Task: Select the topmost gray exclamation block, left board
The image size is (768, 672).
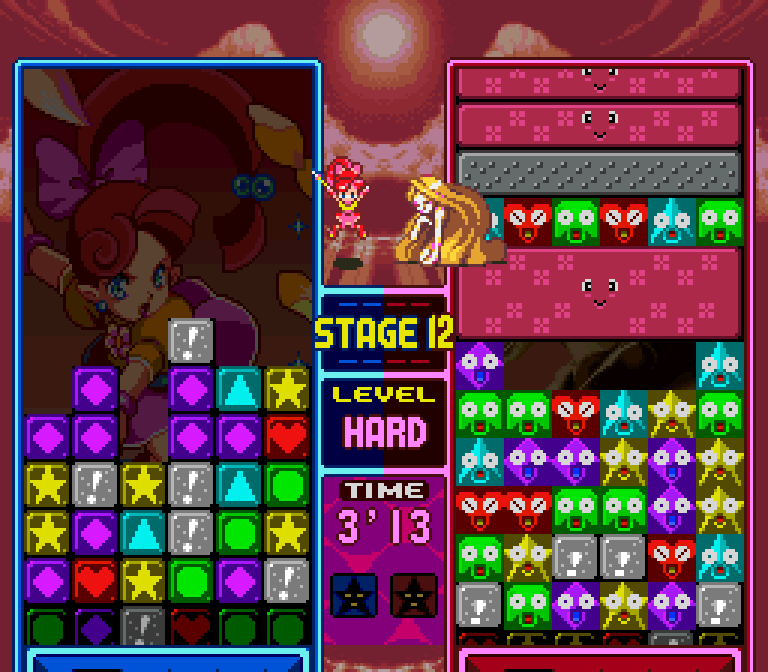Action: 190,340
